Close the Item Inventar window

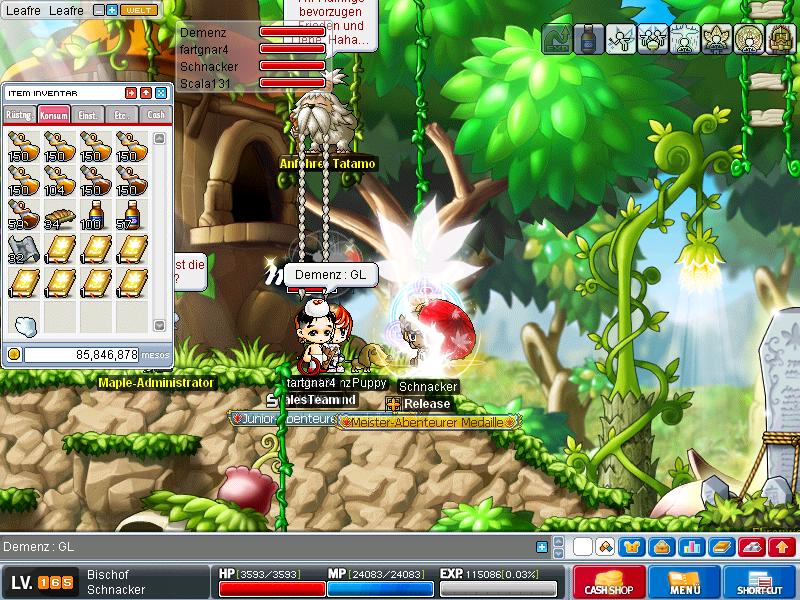coord(161,93)
